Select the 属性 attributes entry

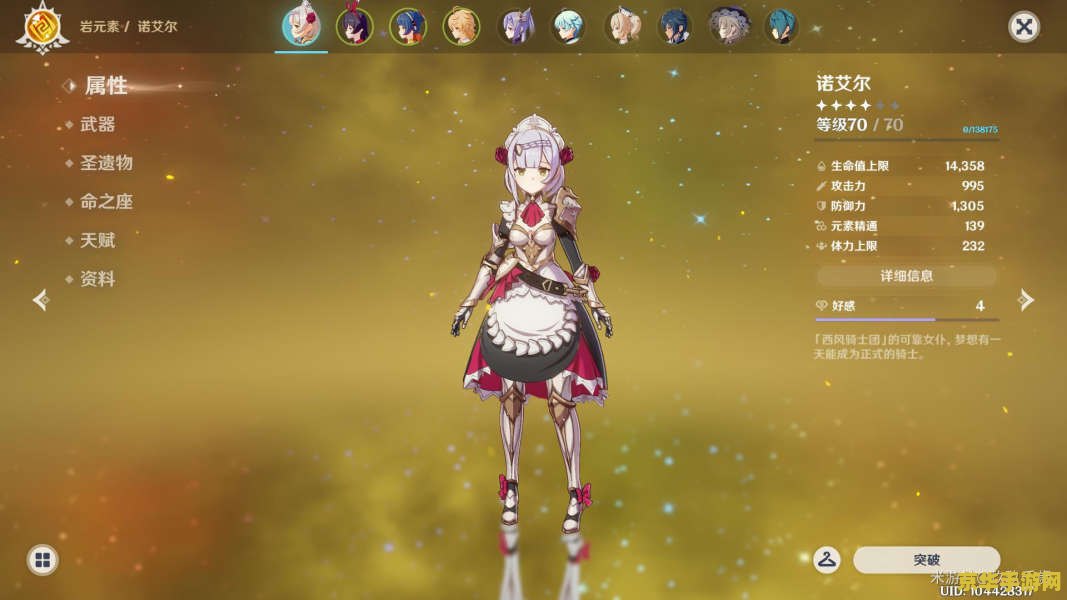[x=105, y=86]
